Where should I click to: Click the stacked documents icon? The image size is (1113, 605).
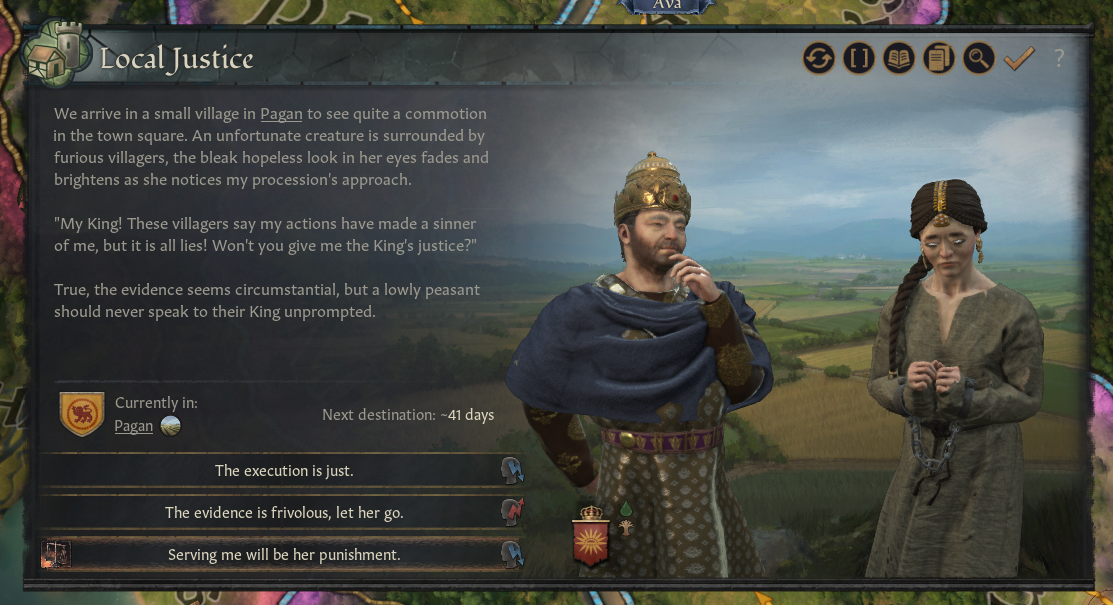(x=939, y=59)
